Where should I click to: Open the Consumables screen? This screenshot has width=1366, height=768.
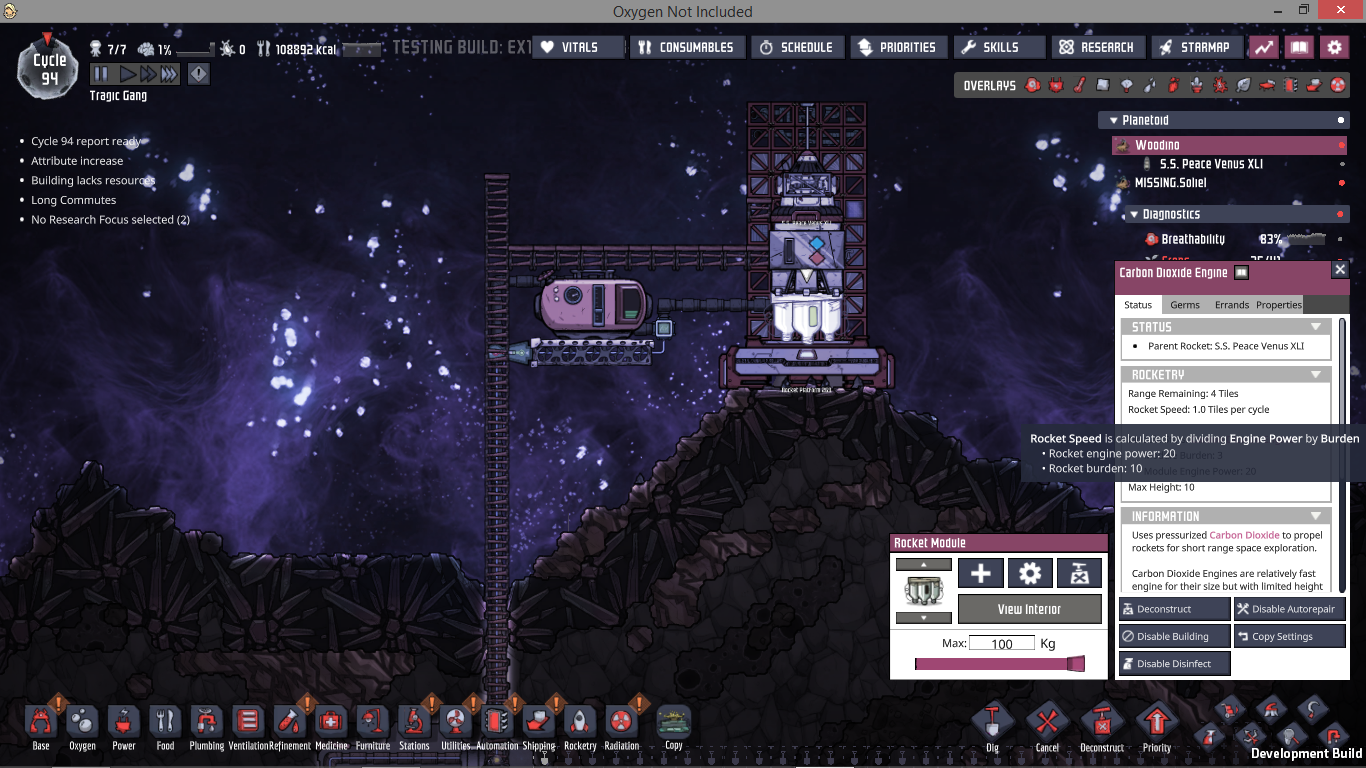click(x=686, y=47)
